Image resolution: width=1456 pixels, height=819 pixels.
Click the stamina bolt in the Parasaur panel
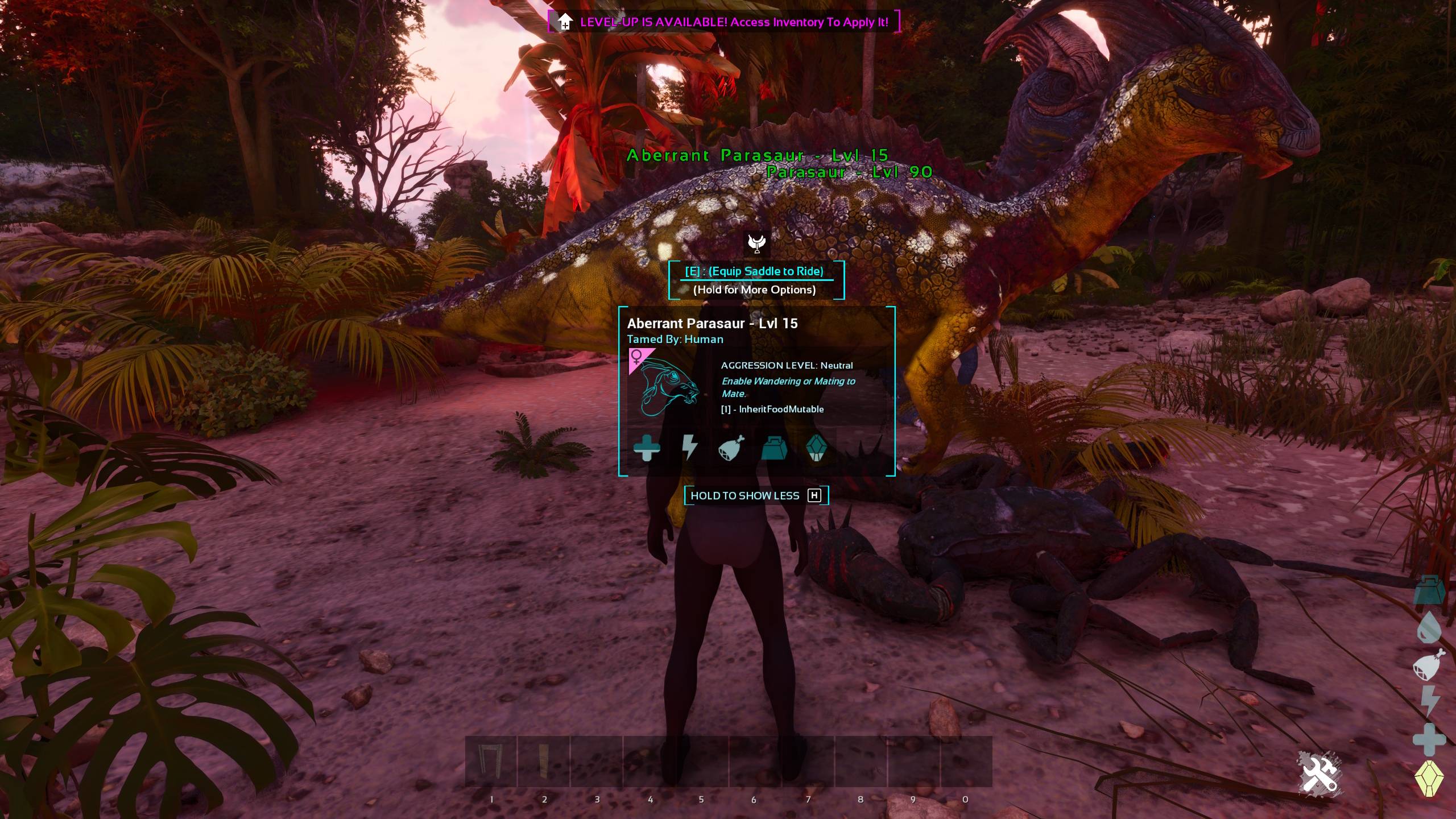(x=689, y=448)
